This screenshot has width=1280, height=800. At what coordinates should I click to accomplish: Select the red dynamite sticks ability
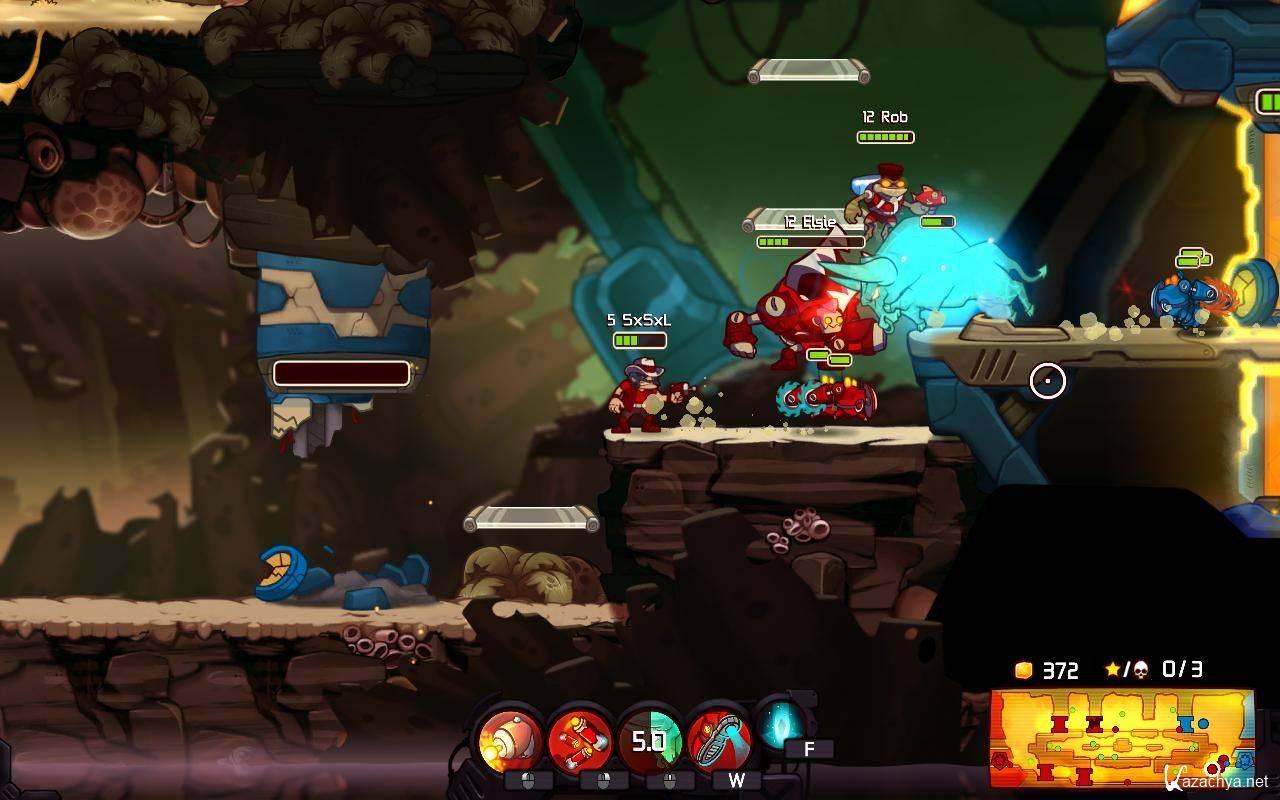click(x=580, y=740)
